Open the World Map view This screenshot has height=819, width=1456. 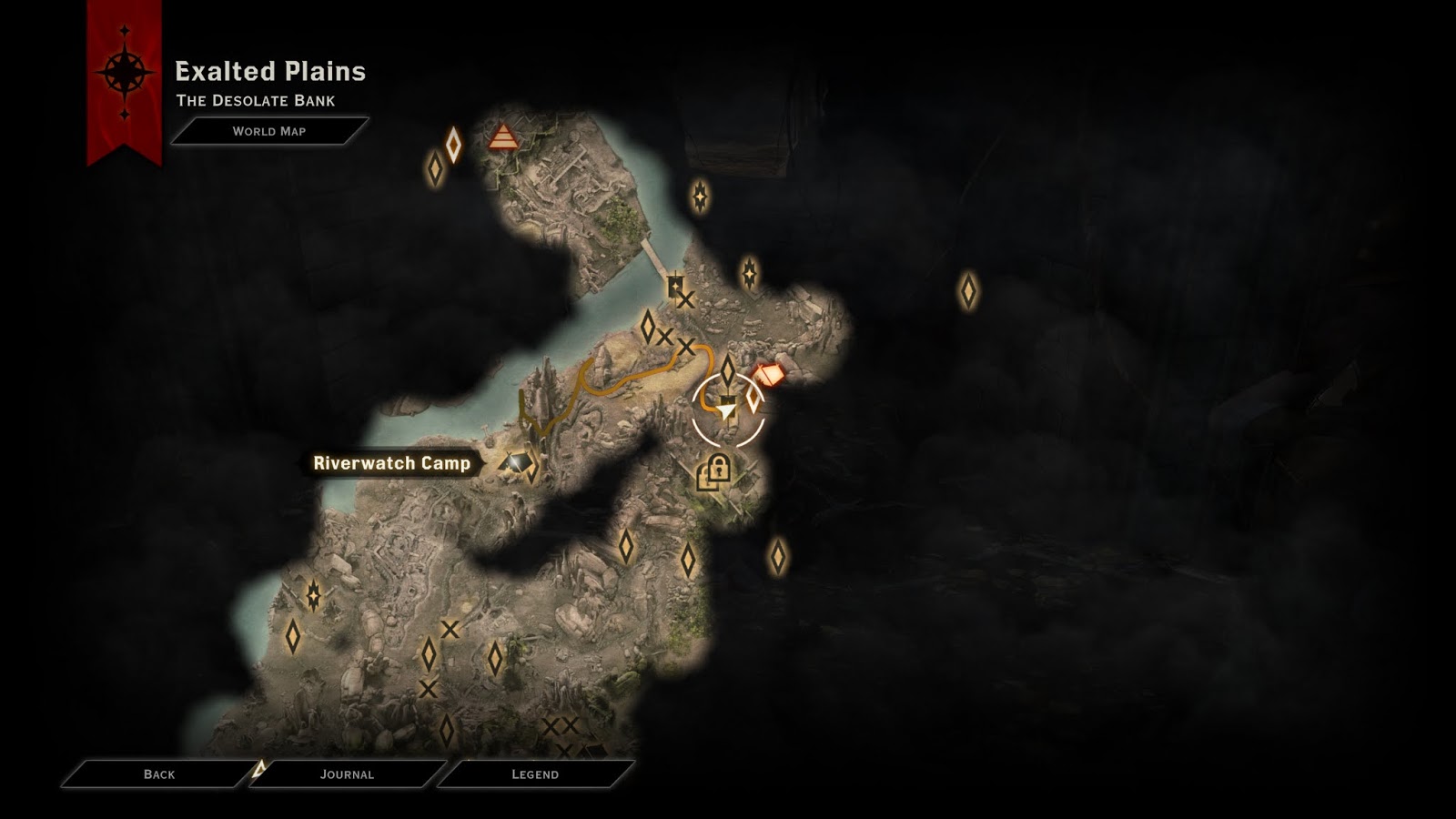tap(269, 129)
